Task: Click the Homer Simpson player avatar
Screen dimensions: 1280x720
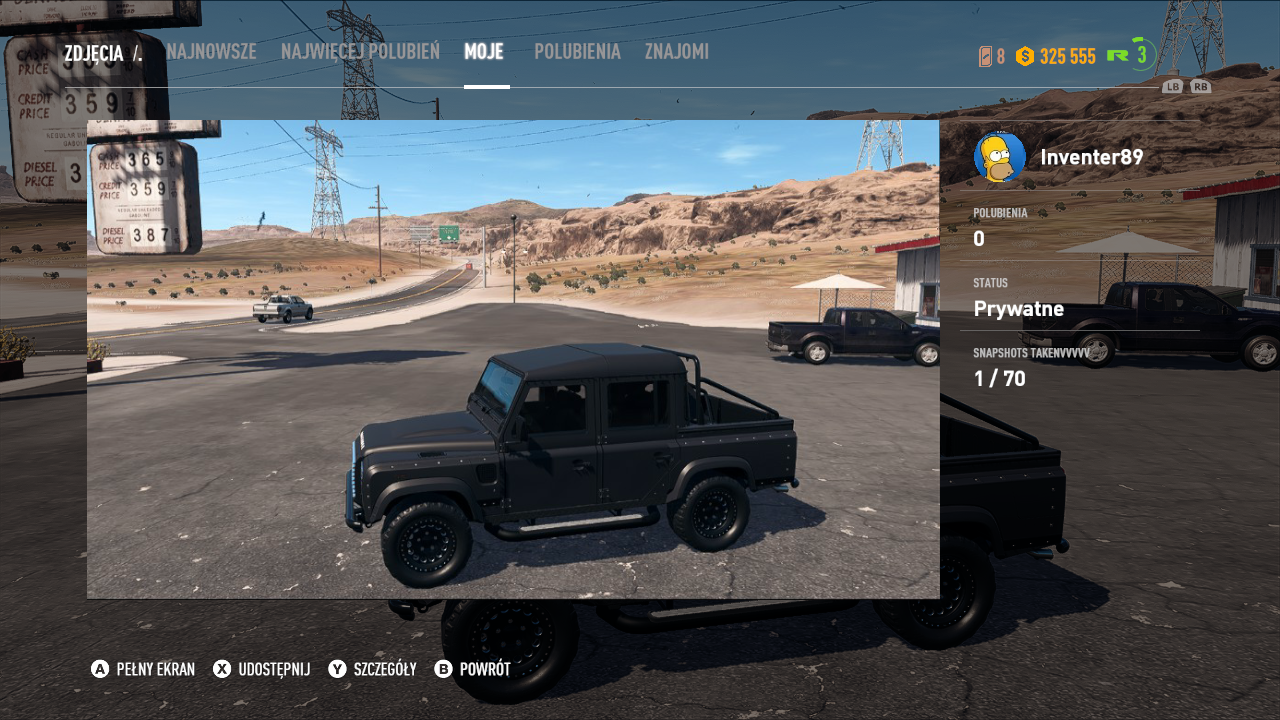Action: click(999, 157)
